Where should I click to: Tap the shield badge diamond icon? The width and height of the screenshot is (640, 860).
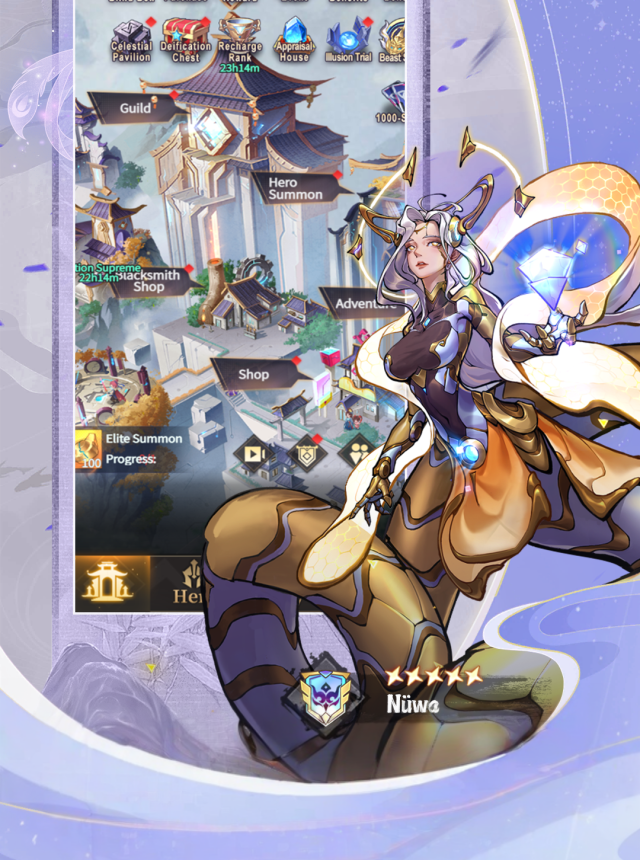[306, 453]
